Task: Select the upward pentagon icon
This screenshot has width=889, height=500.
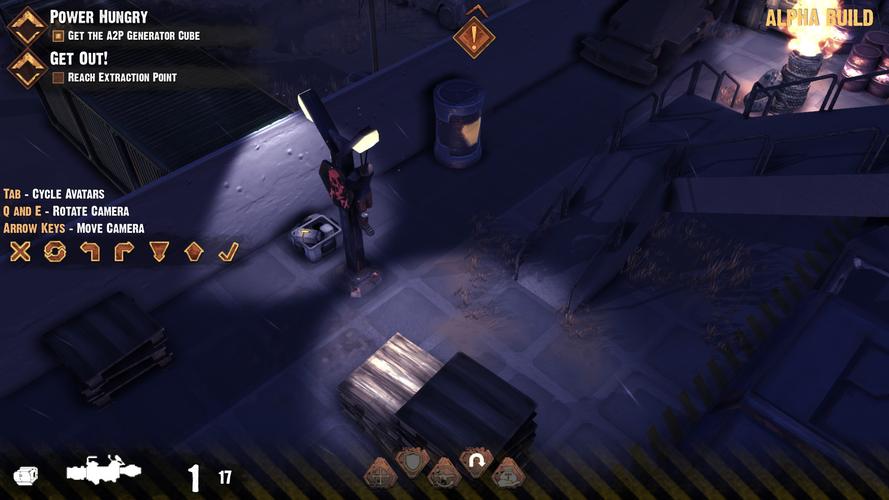Action: [194, 251]
